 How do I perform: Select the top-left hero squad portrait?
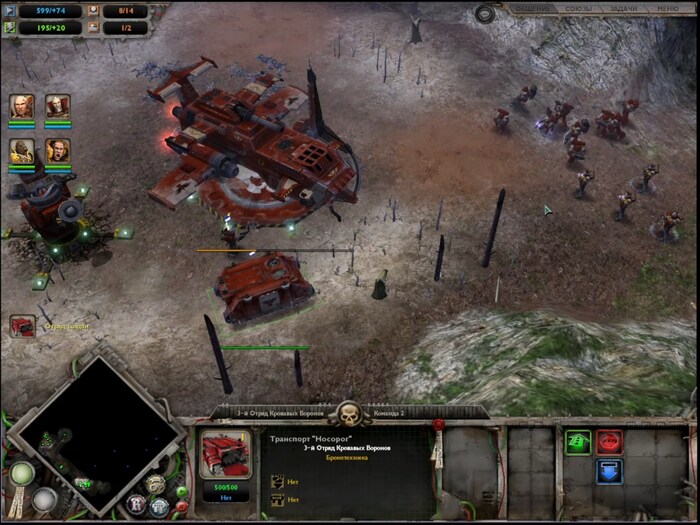tap(22, 106)
